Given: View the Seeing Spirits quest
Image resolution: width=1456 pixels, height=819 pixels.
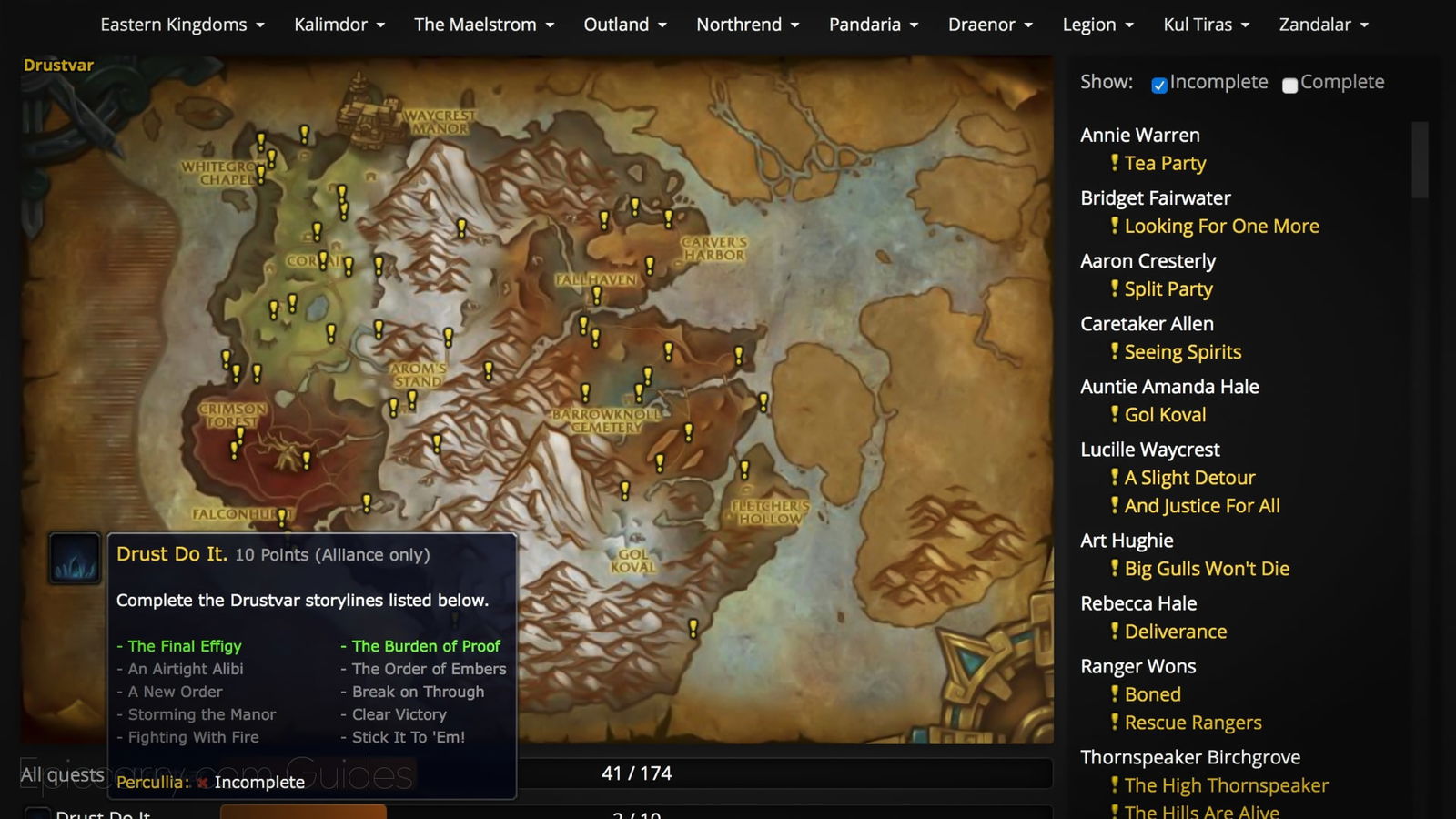Looking at the screenshot, I should tap(1182, 352).
